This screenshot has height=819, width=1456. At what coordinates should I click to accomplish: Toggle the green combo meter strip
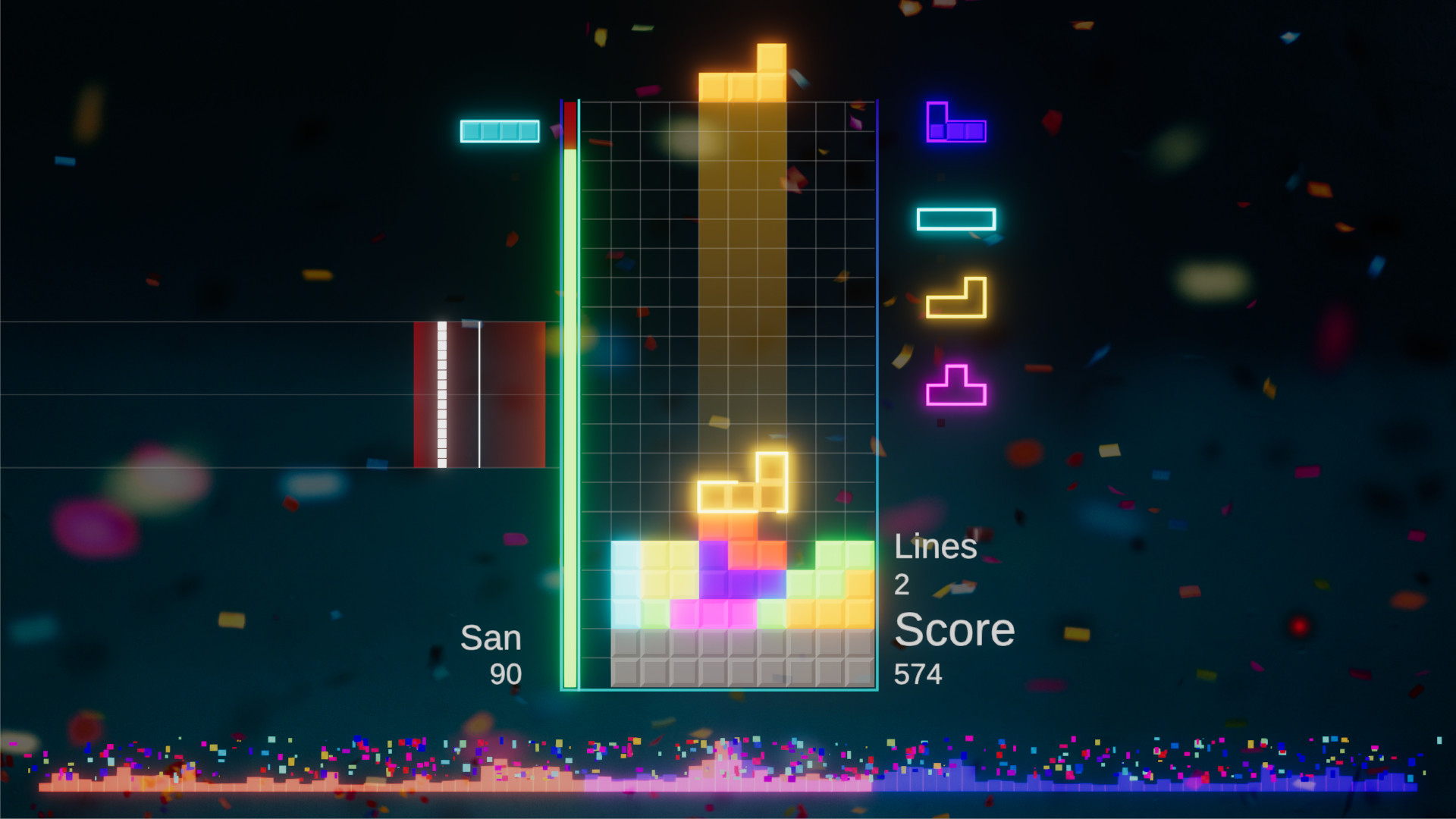[570, 417]
